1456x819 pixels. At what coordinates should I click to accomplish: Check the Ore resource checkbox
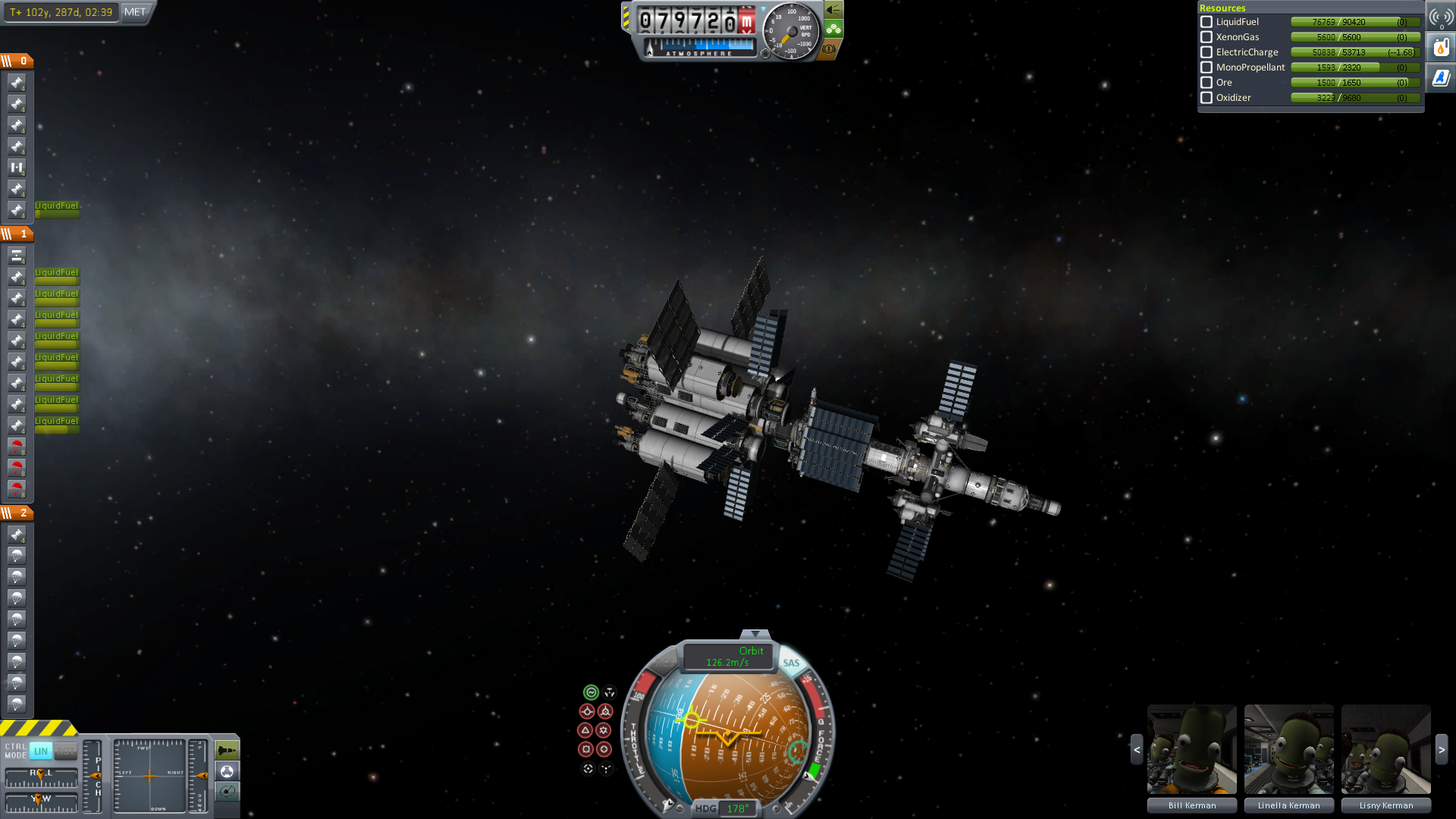[x=1207, y=83]
